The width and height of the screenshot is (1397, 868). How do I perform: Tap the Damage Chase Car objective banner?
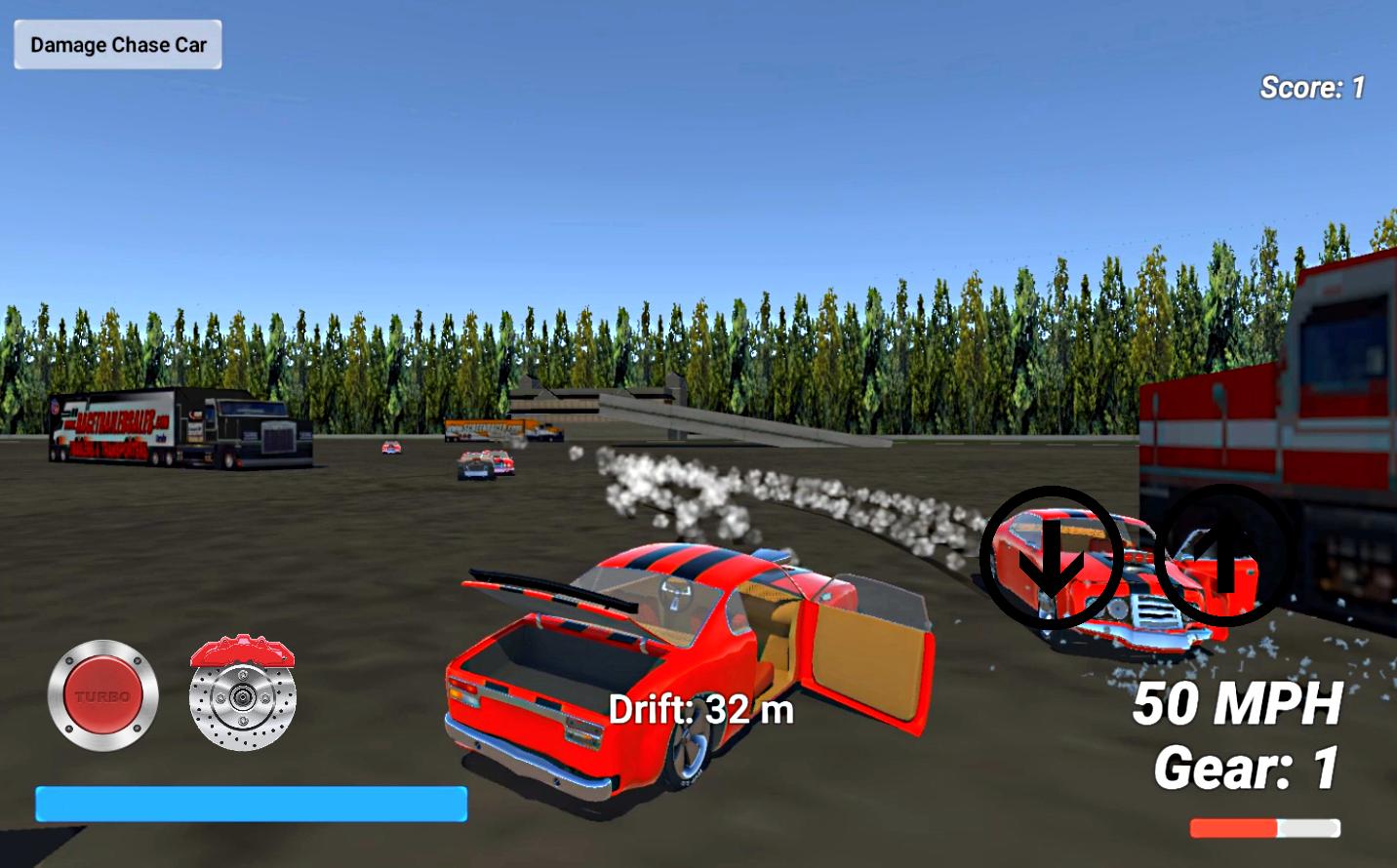click(116, 44)
